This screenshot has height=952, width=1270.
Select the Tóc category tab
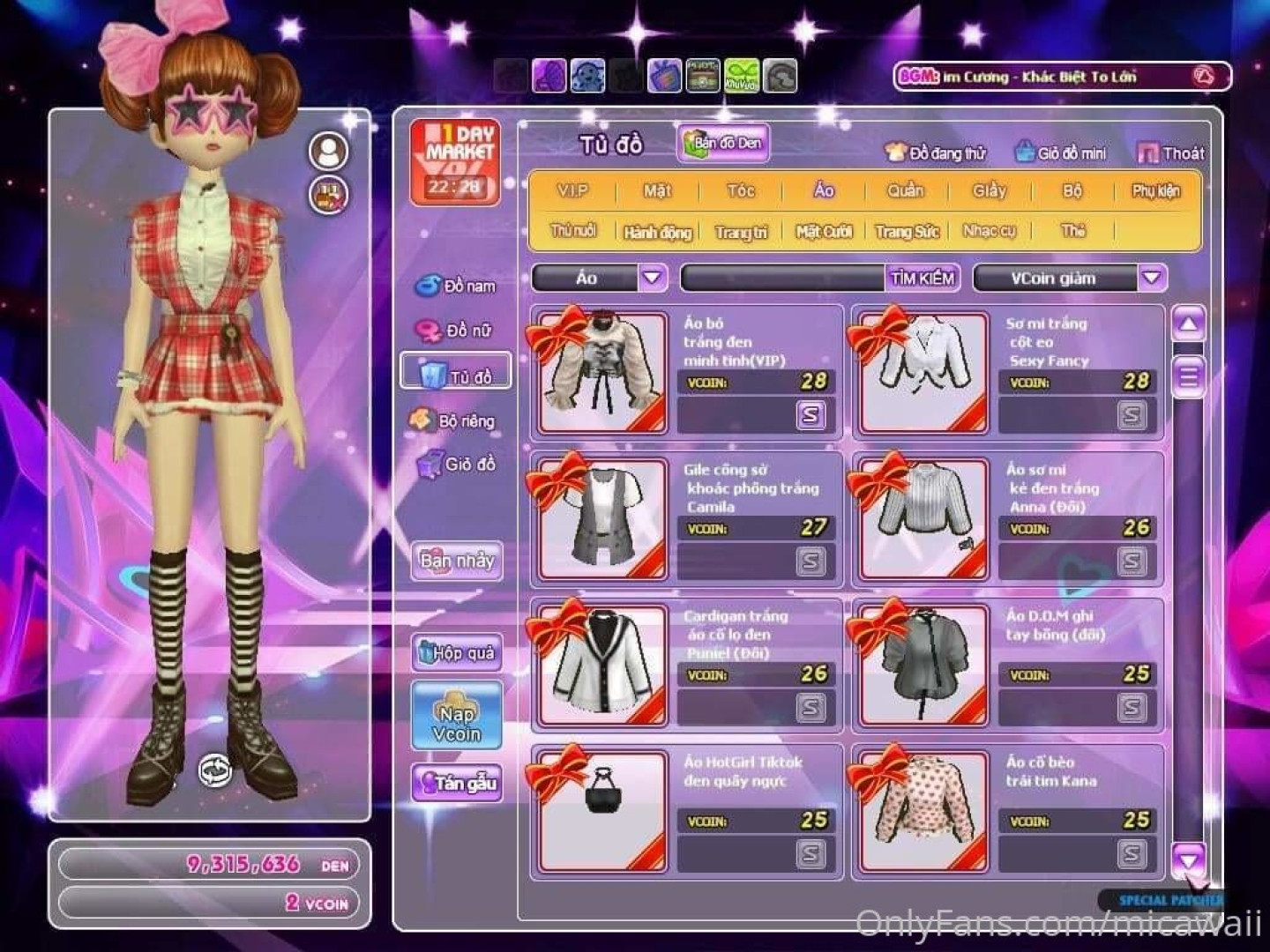[741, 191]
